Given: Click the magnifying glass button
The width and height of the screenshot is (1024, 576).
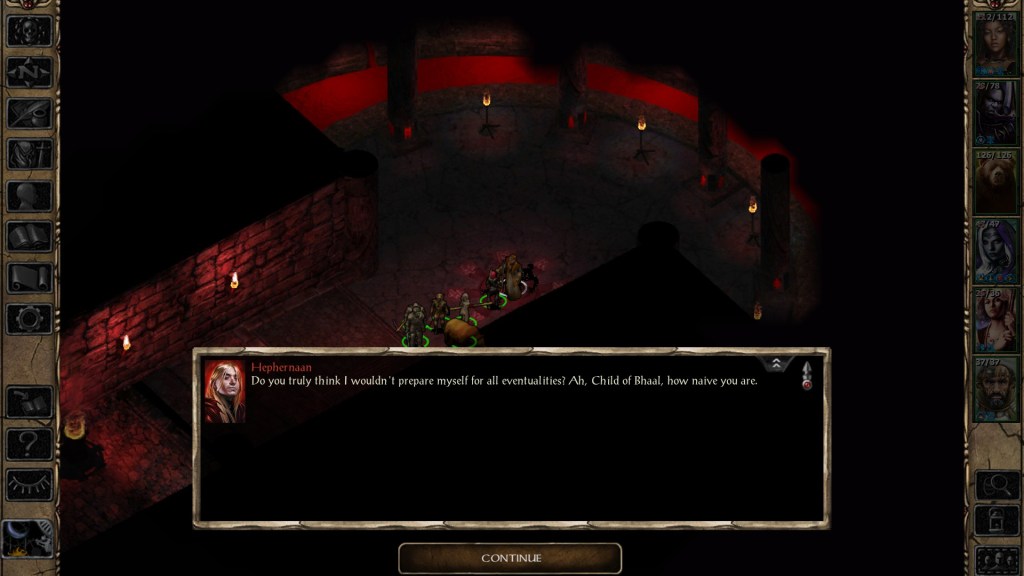Looking at the screenshot, I should (x=996, y=485).
